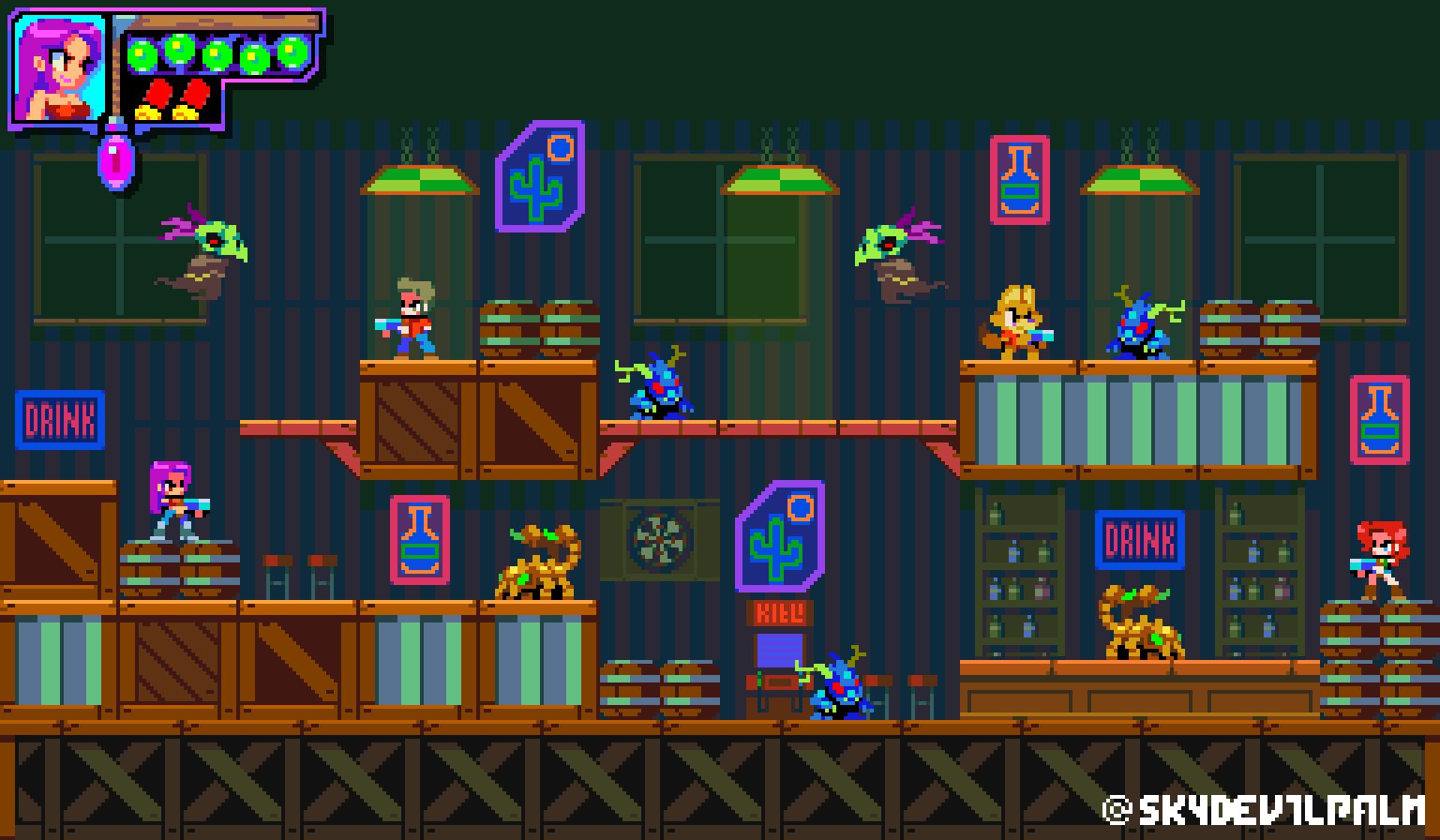Select the hanging pink gem icon

(116, 159)
